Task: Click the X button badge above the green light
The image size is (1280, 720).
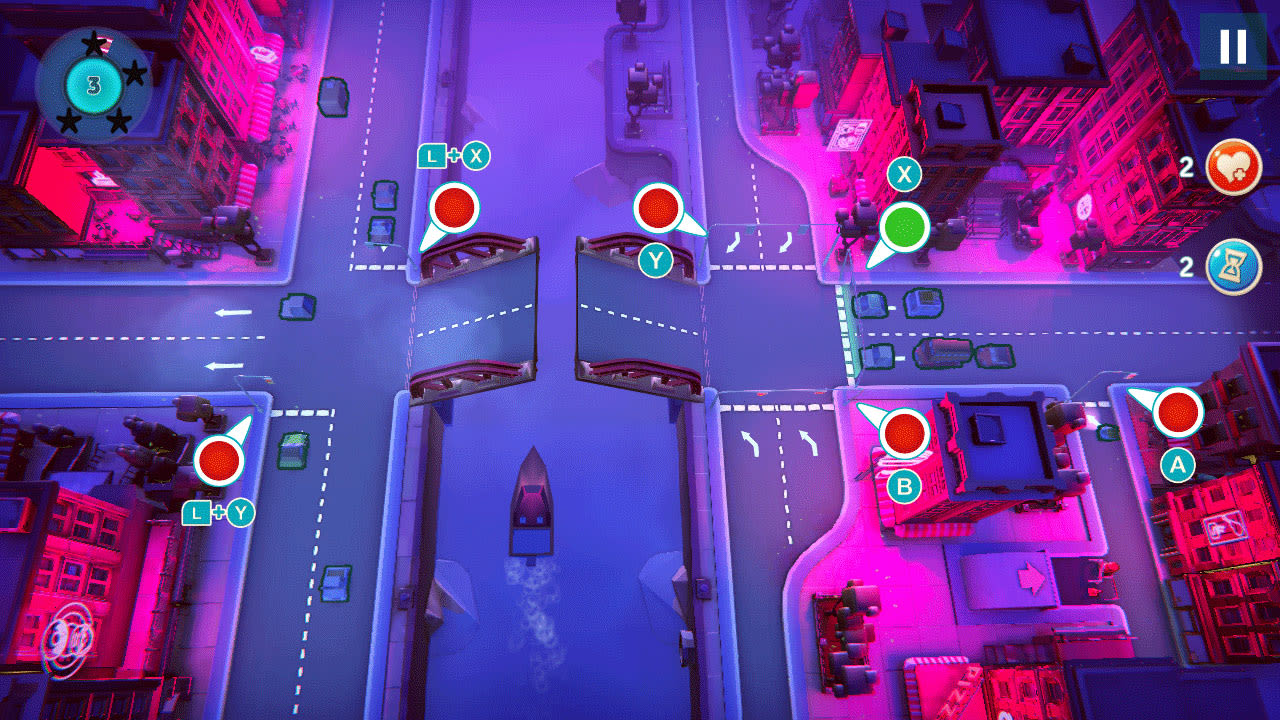Action: (903, 175)
